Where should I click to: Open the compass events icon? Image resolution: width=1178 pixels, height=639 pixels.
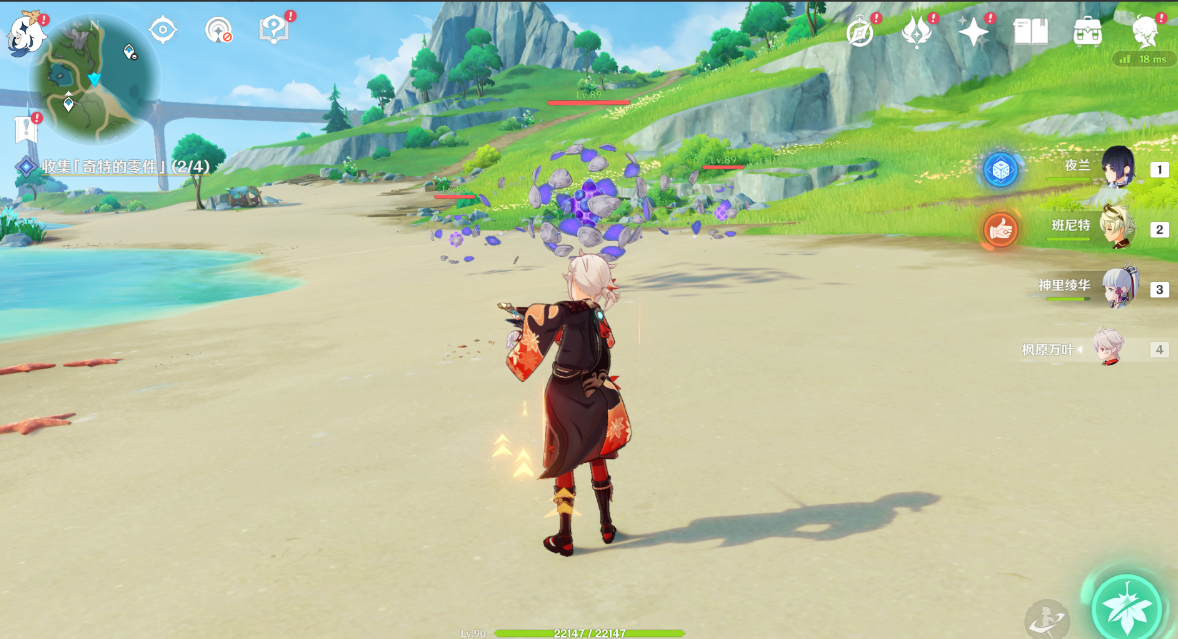click(x=860, y=32)
